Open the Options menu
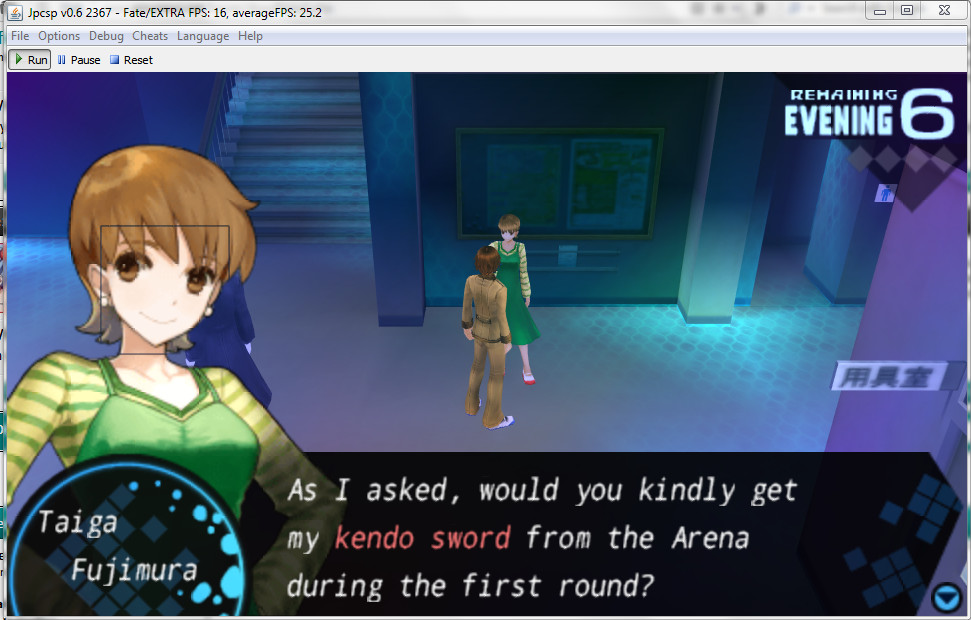 (59, 36)
